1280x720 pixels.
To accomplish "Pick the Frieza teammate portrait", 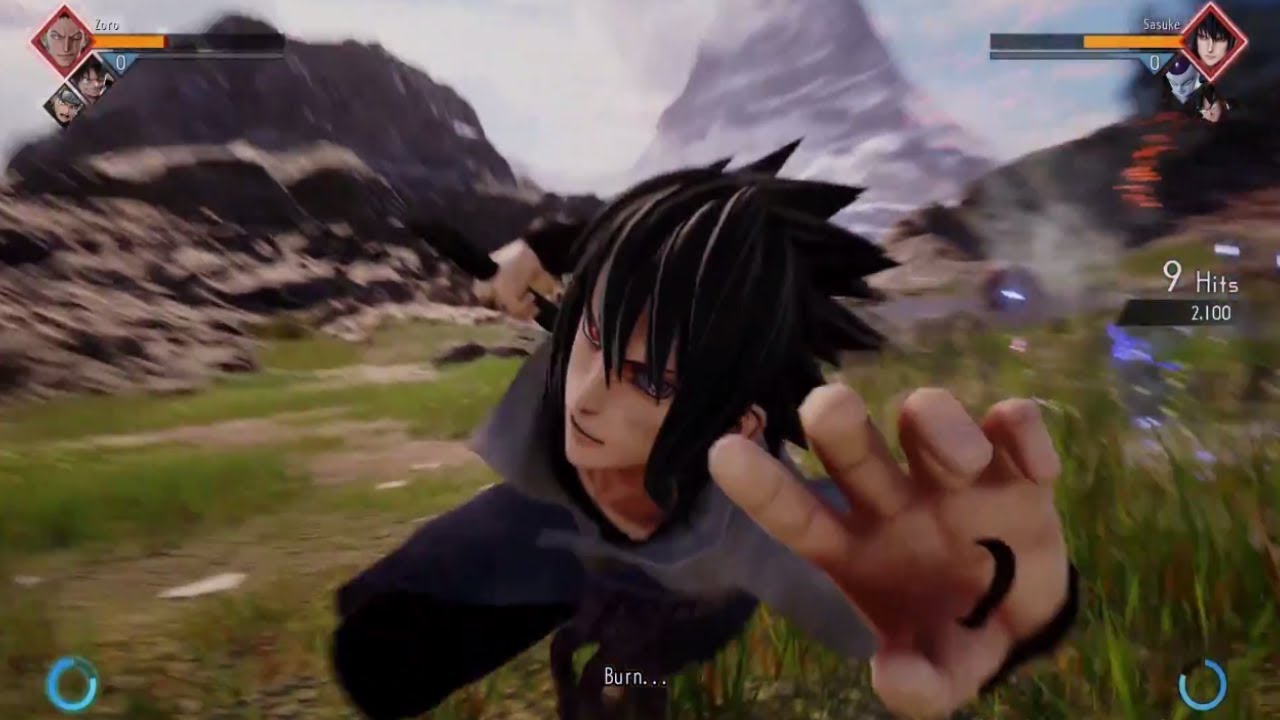I will (1183, 81).
